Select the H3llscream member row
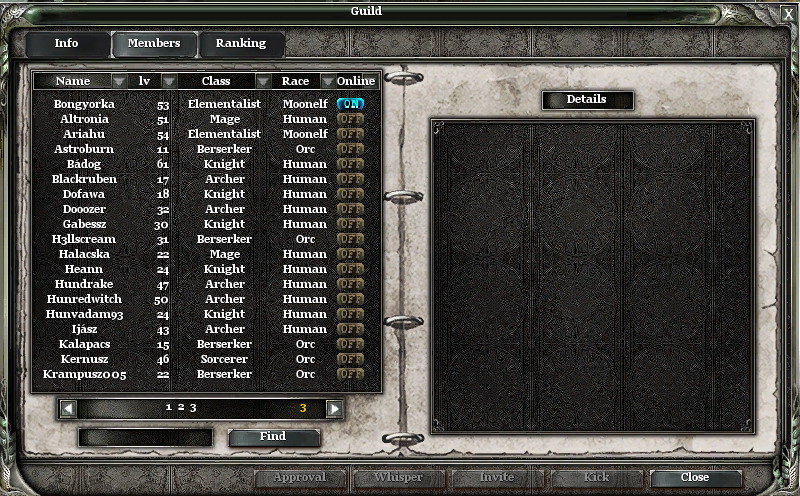The image size is (800, 496). tap(85, 239)
